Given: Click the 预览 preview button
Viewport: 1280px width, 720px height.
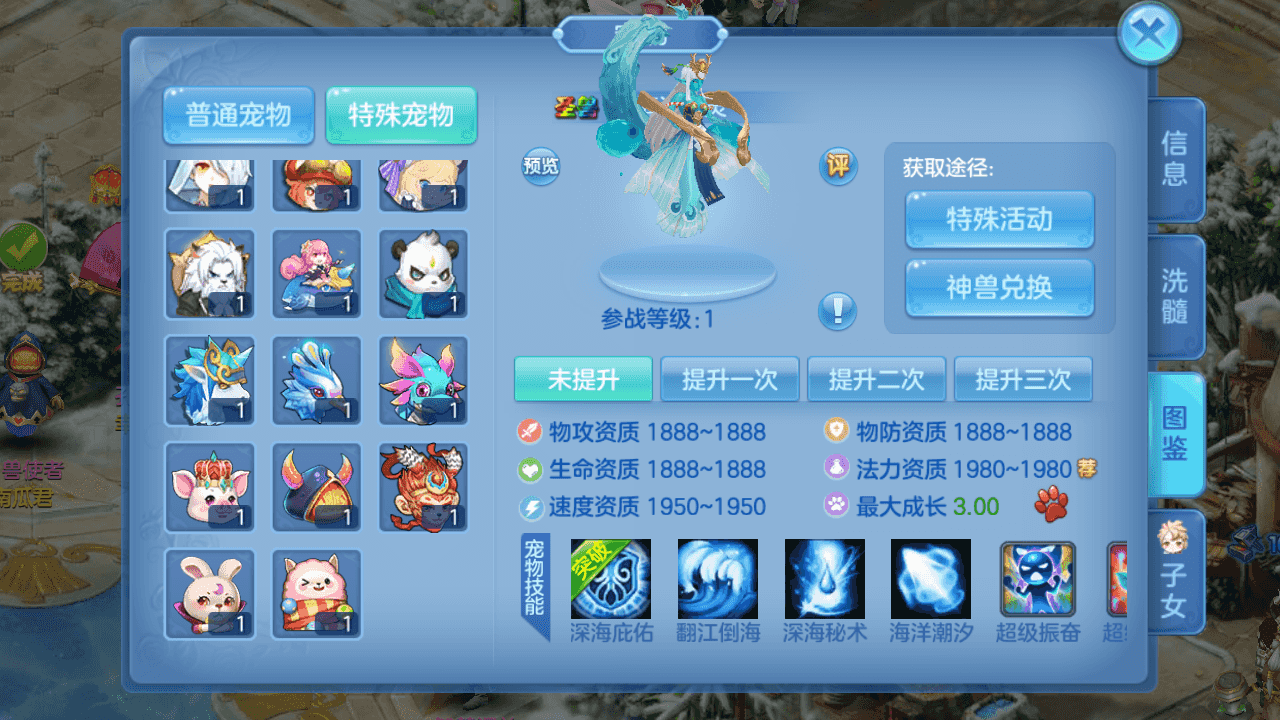Looking at the screenshot, I should tap(539, 167).
